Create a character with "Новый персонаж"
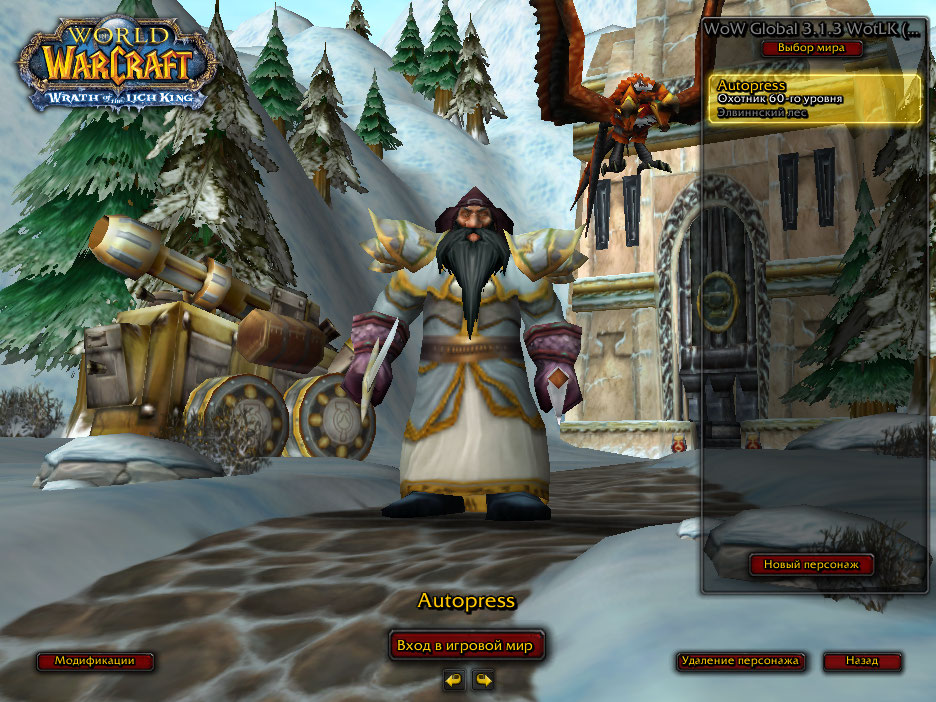 (x=812, y=565)
